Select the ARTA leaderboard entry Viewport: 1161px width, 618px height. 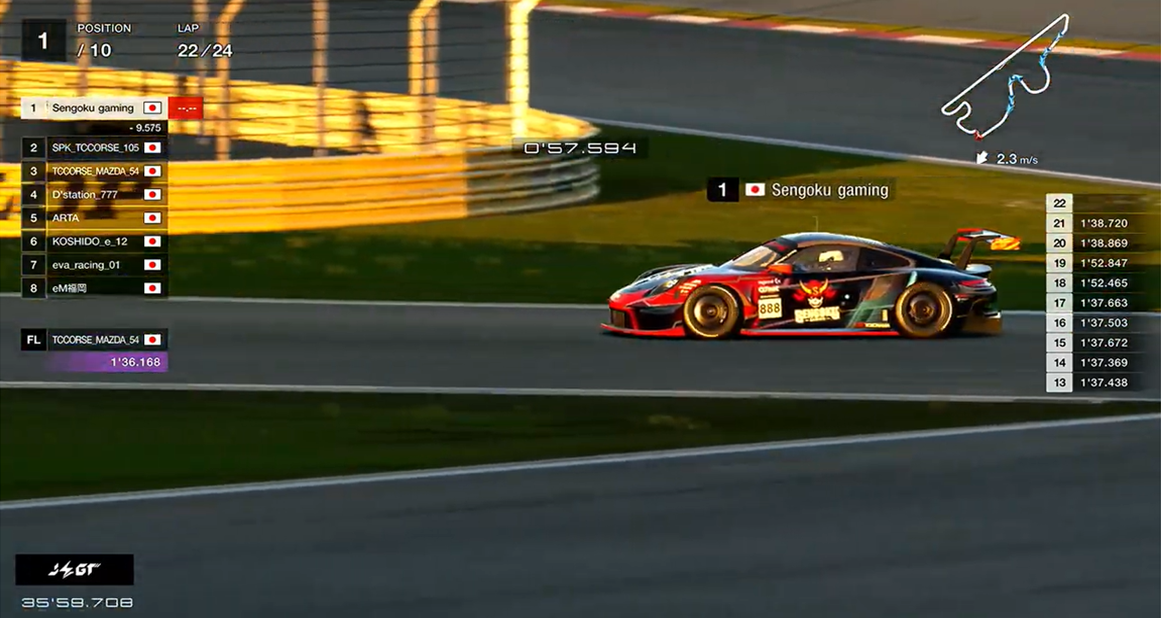pos(95,218)
